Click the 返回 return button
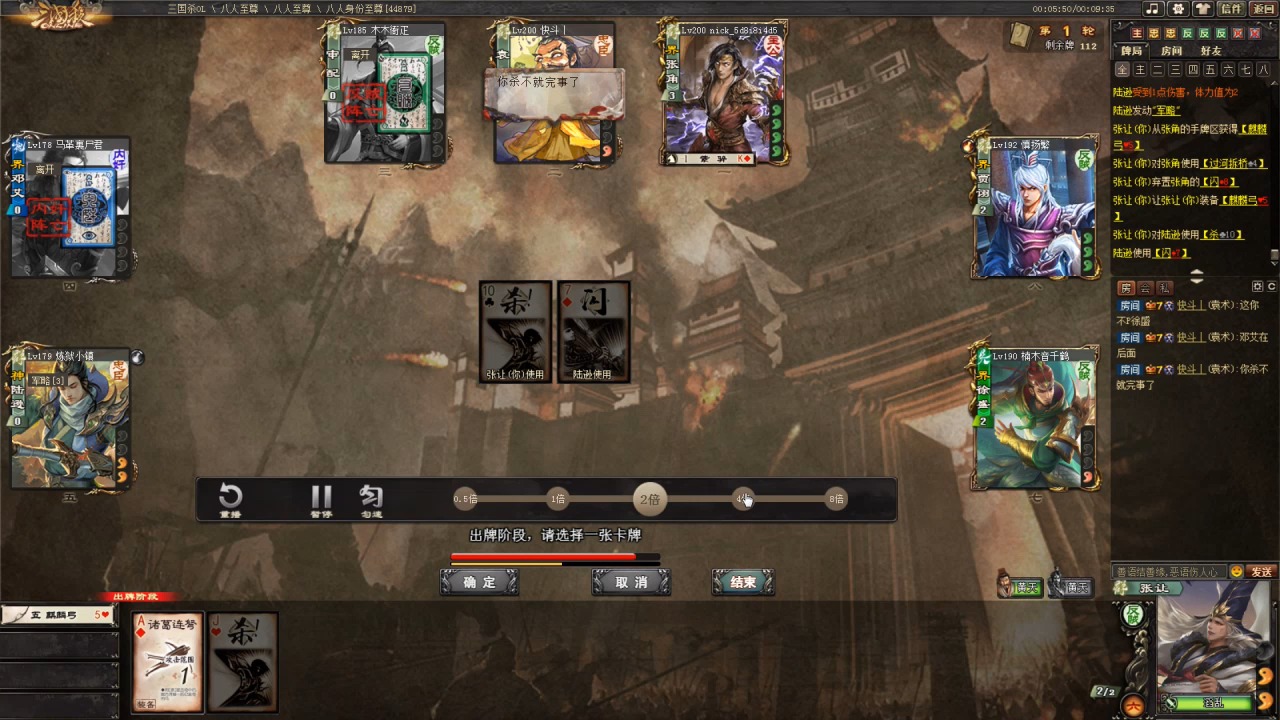 pyautogui.click(x=1263, y=9)
